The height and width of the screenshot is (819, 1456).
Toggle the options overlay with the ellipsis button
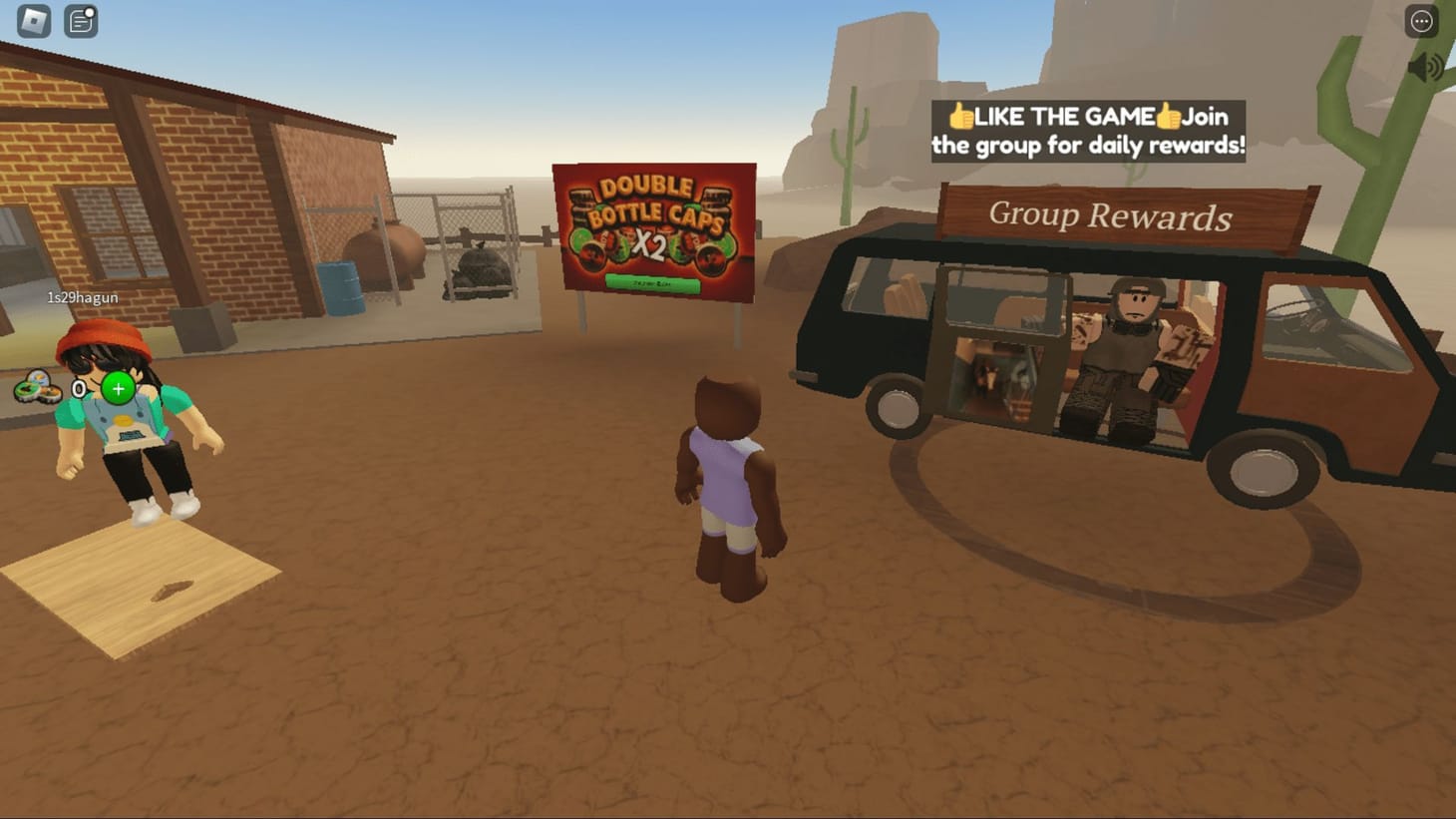pyautogui.click(x=1420, y=20)
